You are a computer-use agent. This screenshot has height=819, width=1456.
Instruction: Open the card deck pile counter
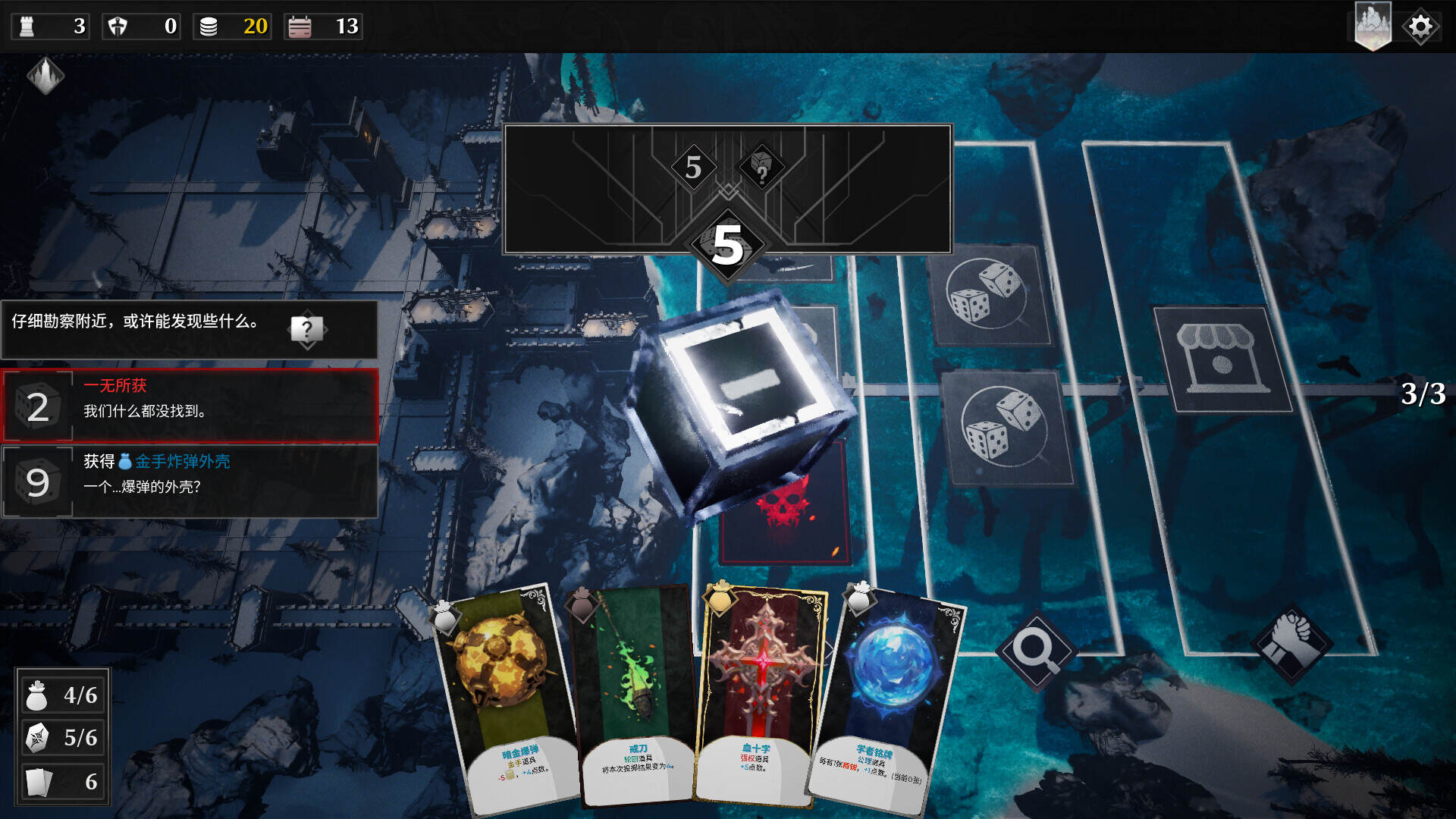click(x=63, y=781)
